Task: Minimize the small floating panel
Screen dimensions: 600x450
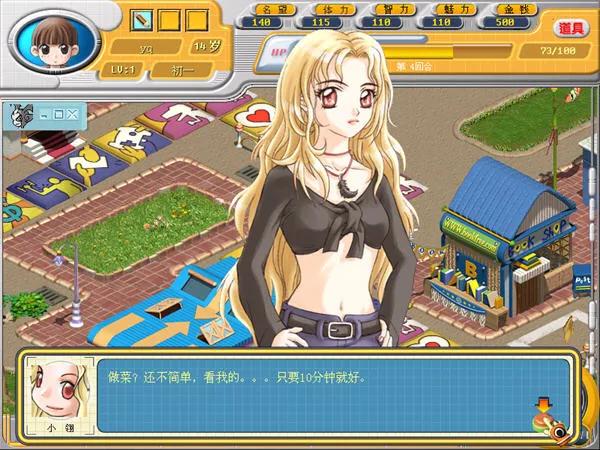Action: 43,114
